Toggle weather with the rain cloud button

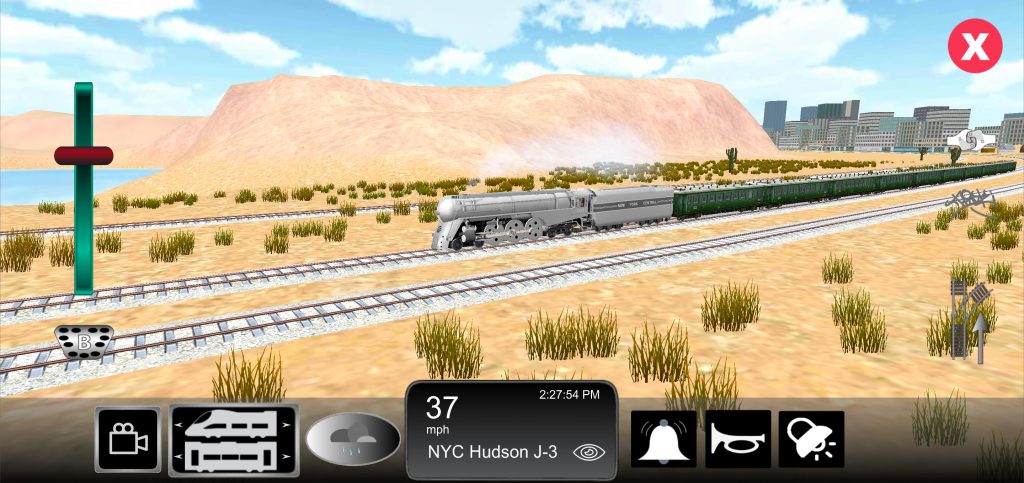(353, 440)
